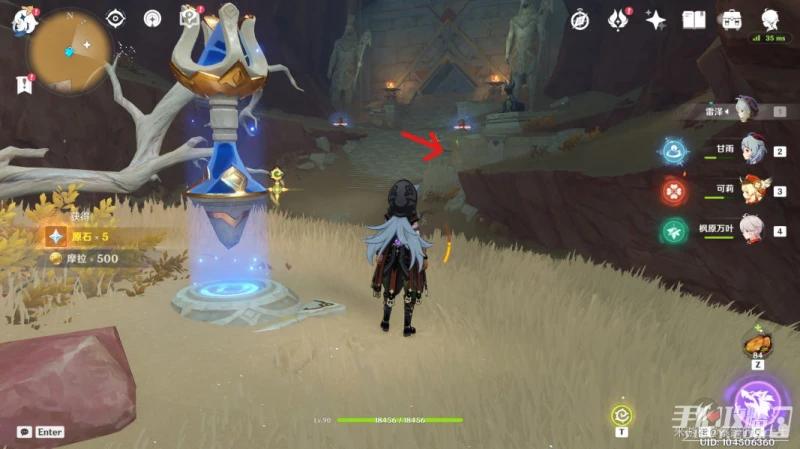Open the map from the minimap

[70, 52]
